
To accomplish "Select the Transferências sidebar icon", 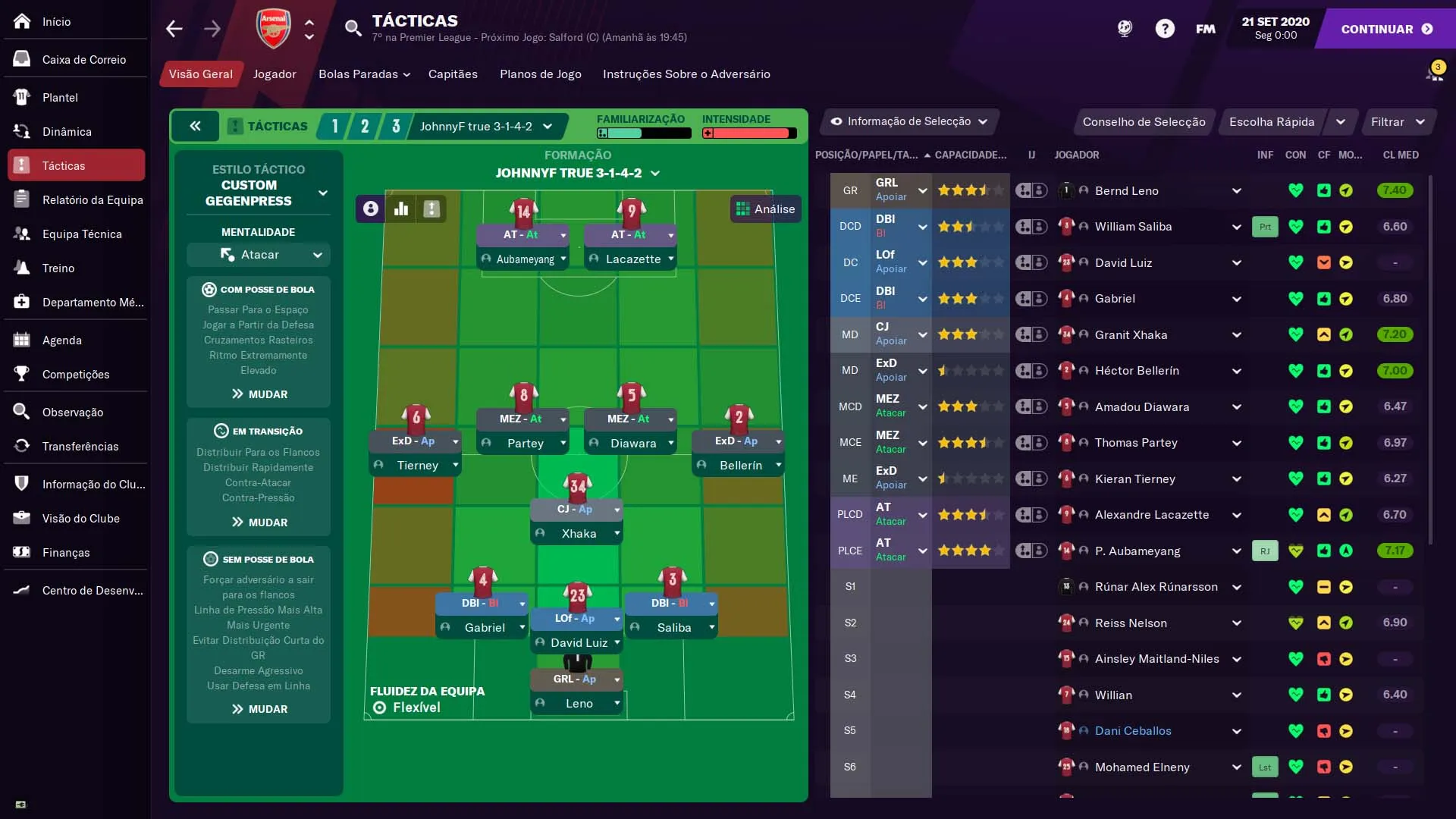I will pos(20,447).
